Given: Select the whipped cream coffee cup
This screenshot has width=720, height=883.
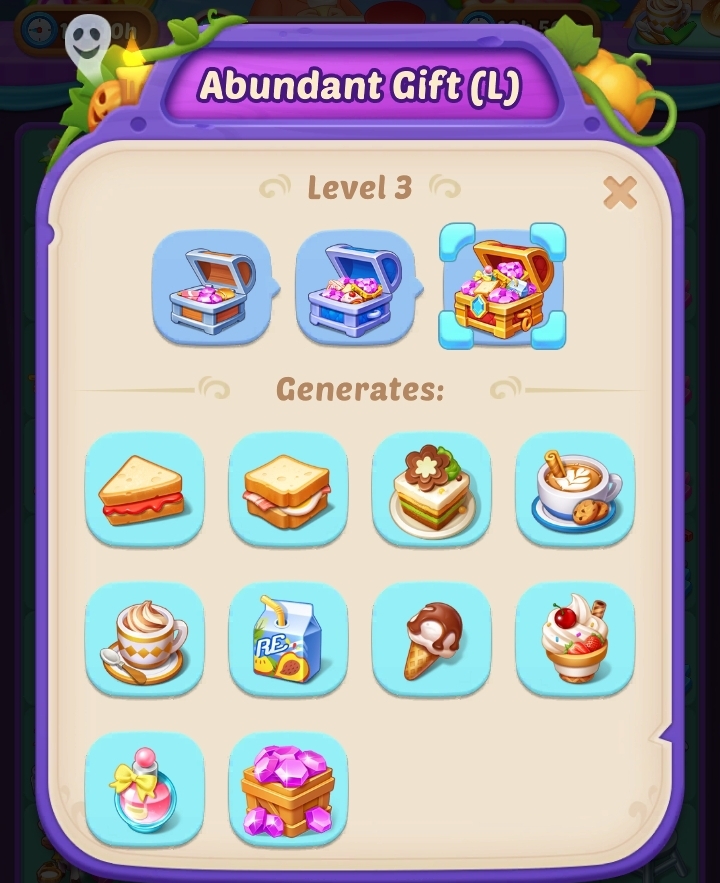Looking at the screenshot, I should point(145,640).
